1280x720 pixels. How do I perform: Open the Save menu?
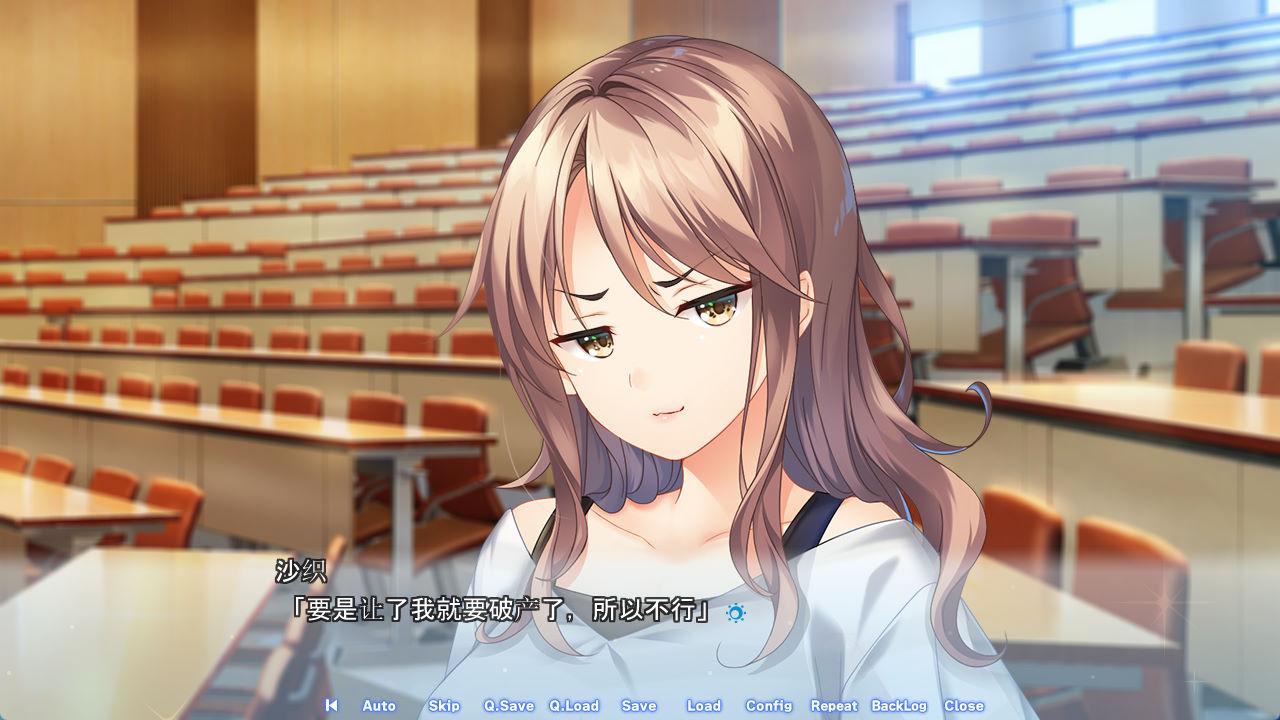tap(639, 705)
